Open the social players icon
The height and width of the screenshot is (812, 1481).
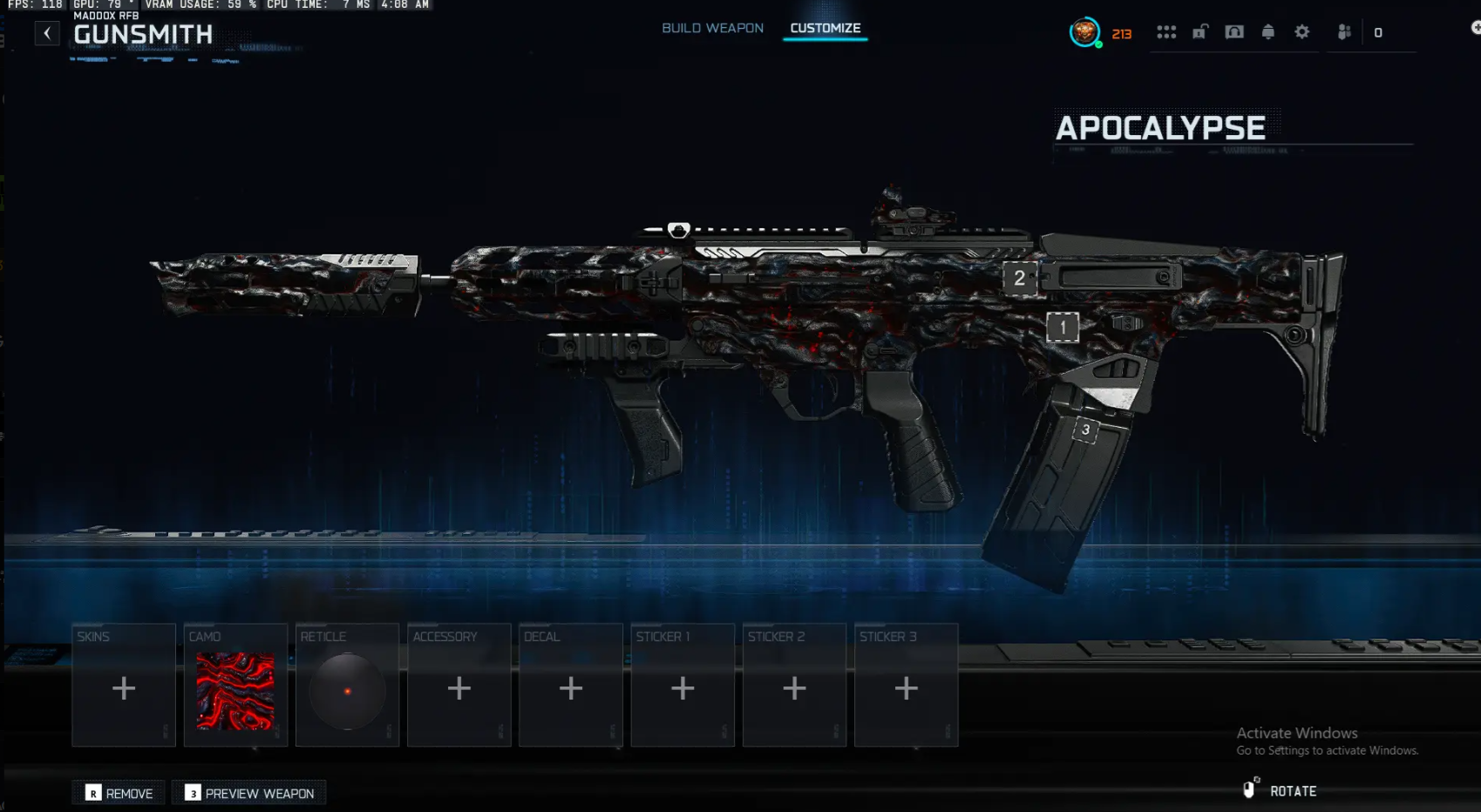click(1343, 31)
